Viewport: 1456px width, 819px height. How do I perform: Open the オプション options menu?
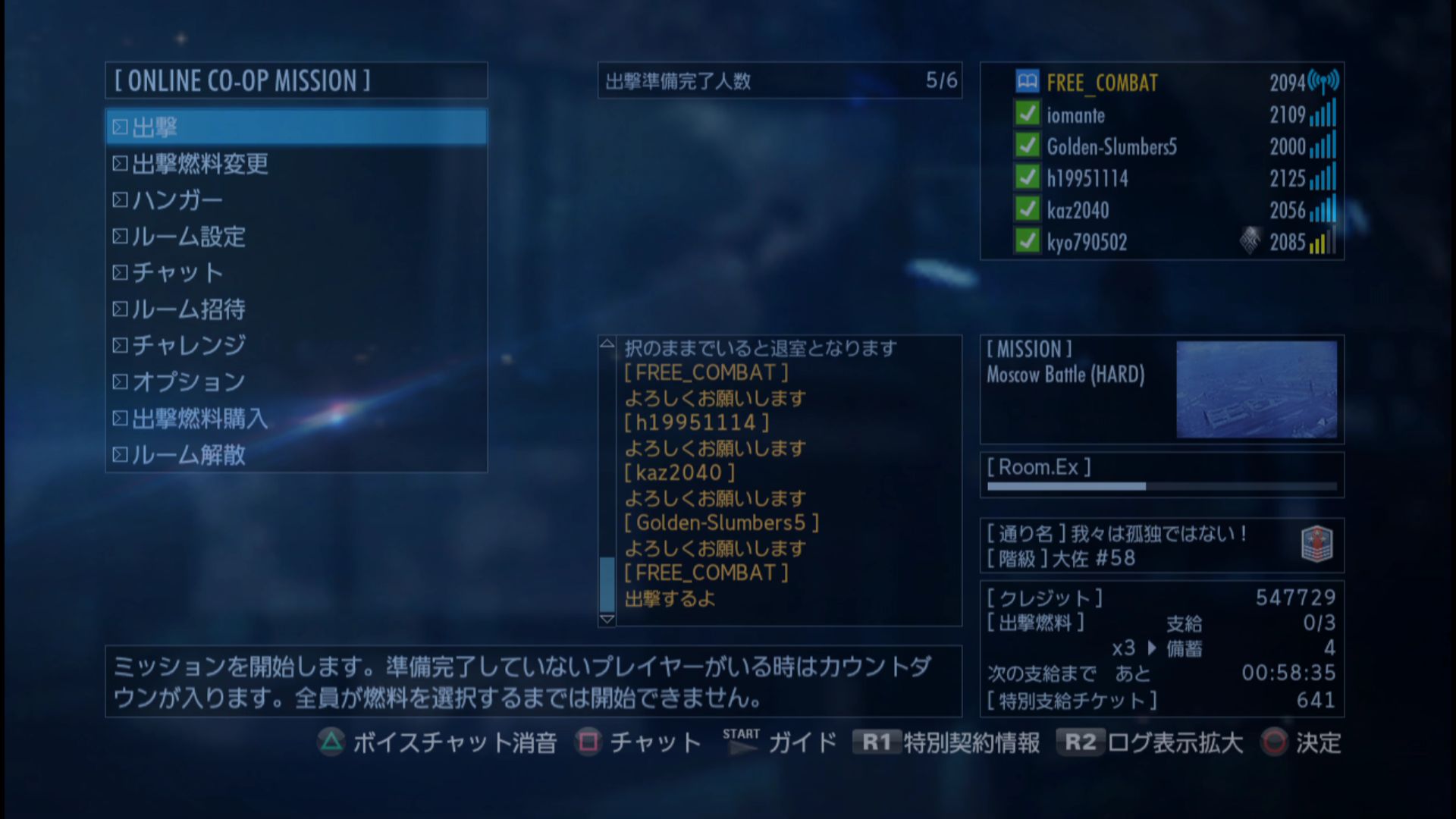[189, 382]
